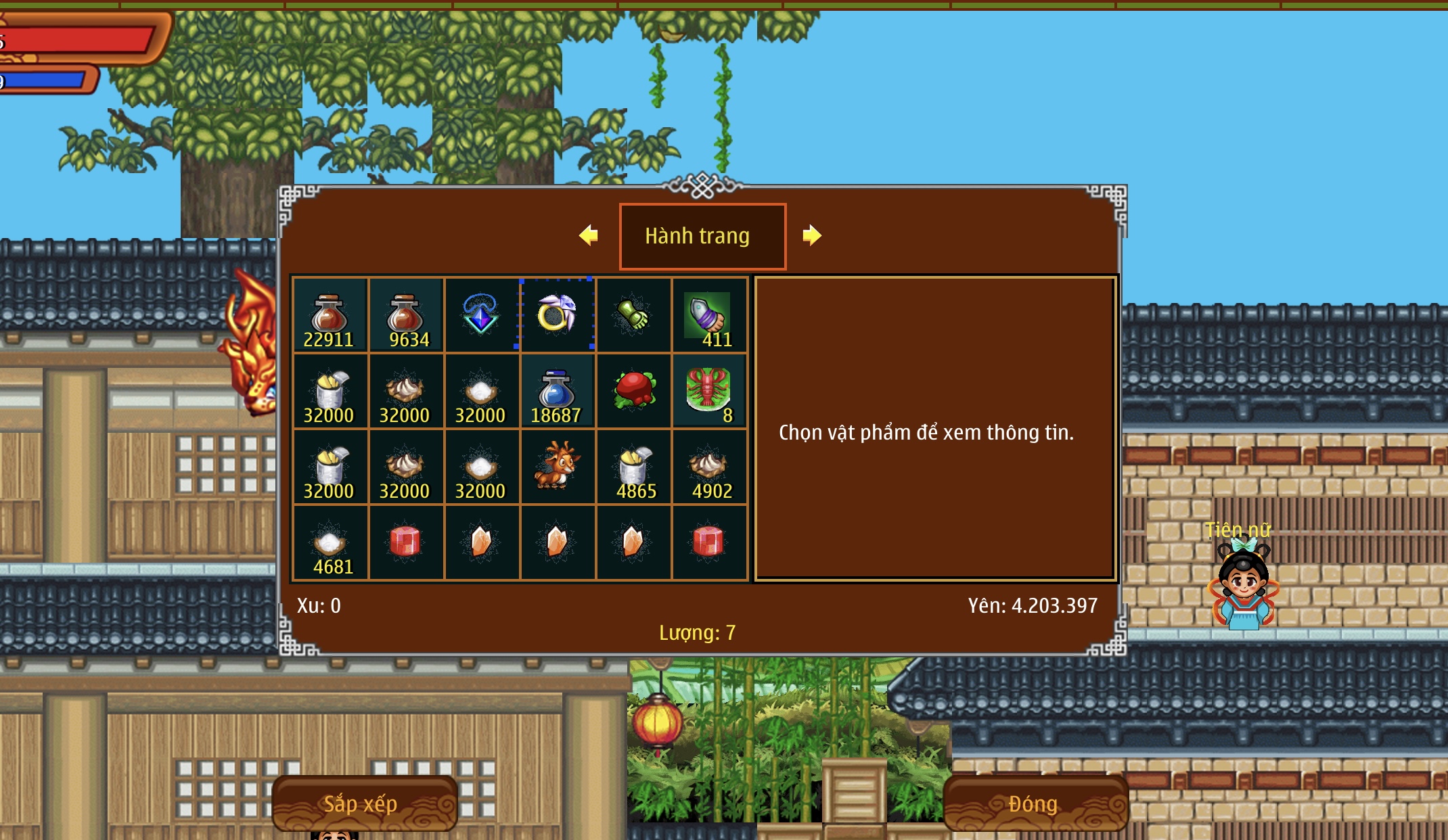This screenshot has width=1448, height=840.
Task: Select the purple glove stack of 411
Action: click(708, 316)
